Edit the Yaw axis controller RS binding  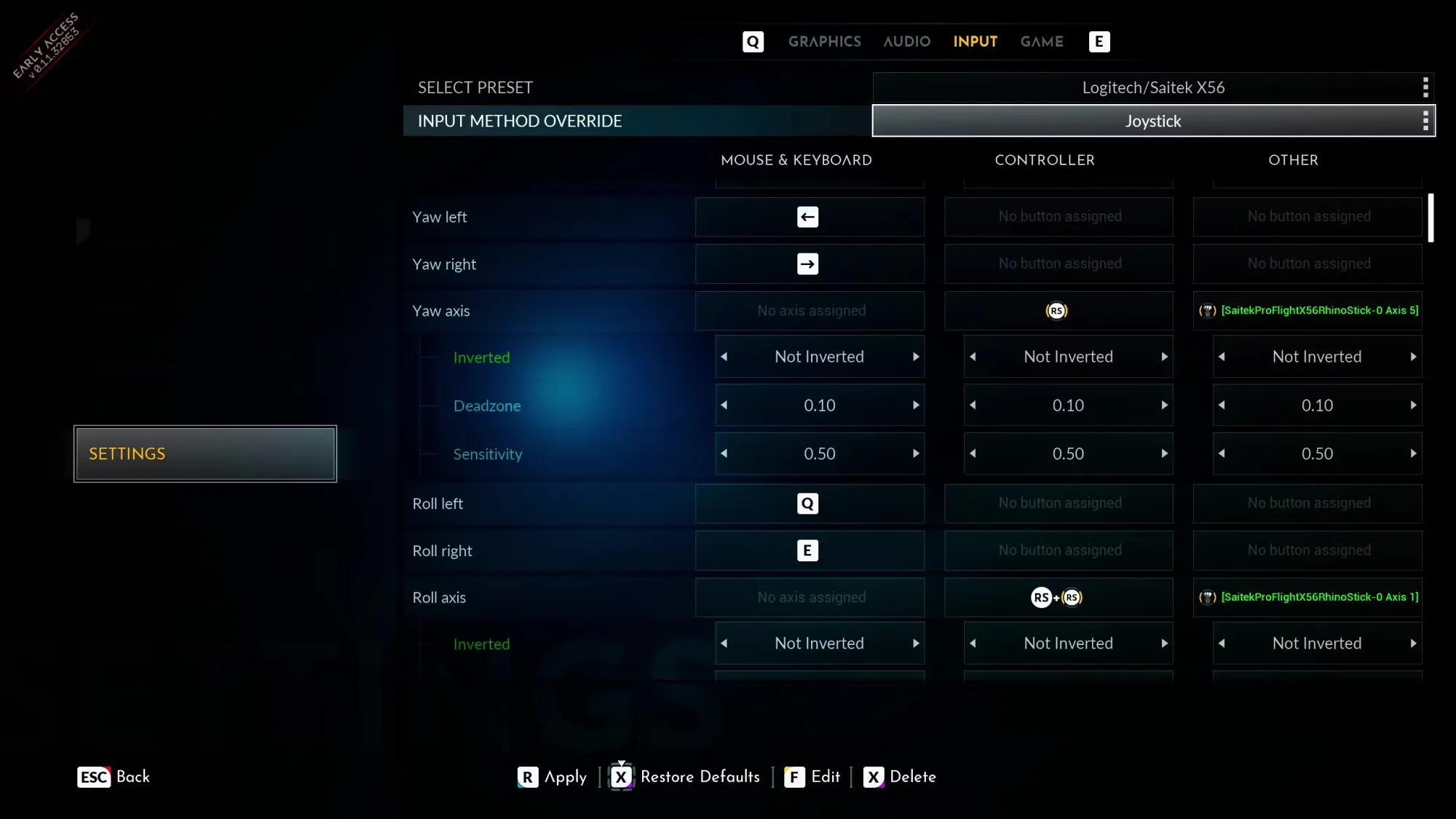pyautogui.click(x=1058, y=311)
